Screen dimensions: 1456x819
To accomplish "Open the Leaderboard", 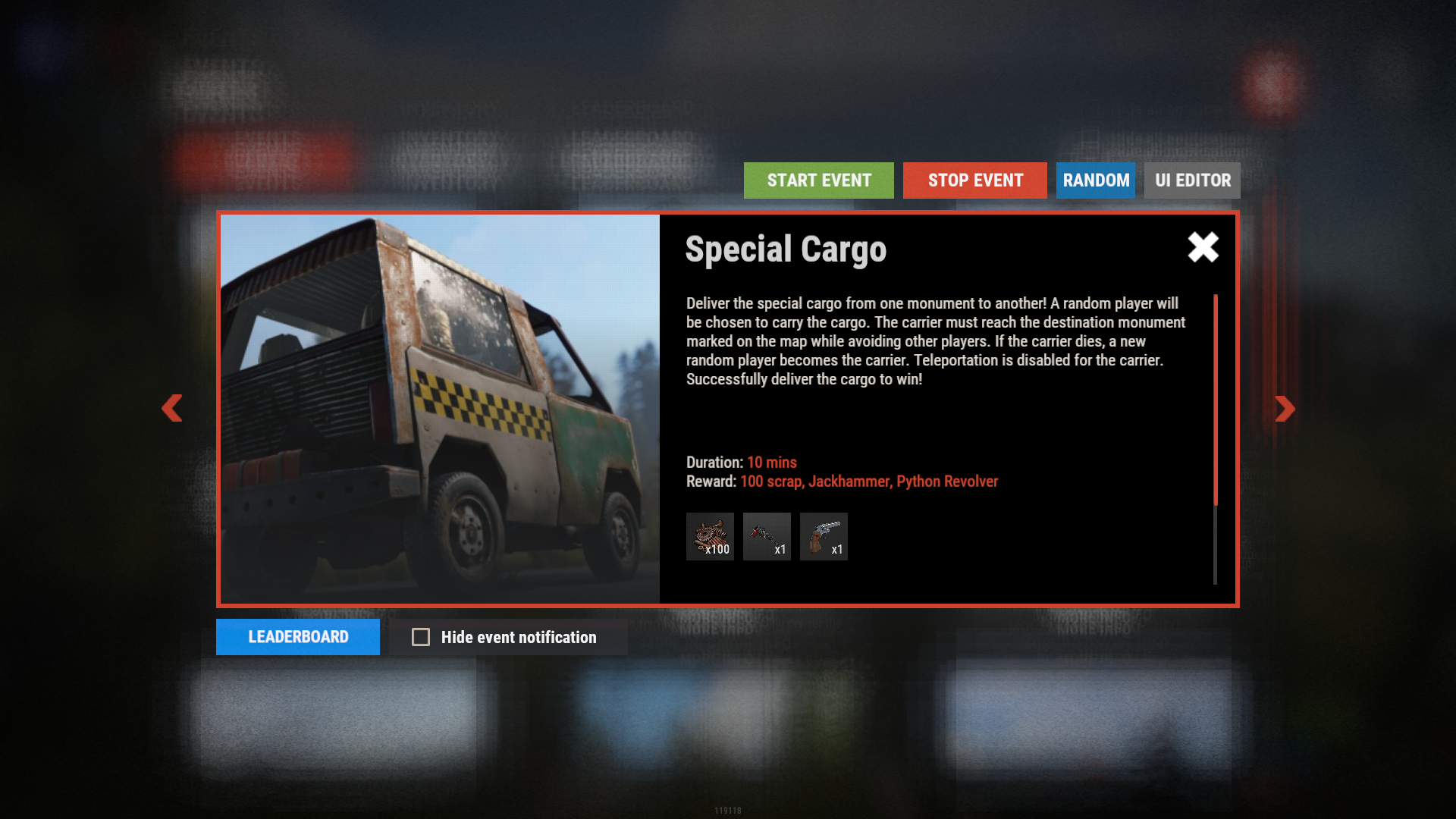I will [x=297, y=637].
